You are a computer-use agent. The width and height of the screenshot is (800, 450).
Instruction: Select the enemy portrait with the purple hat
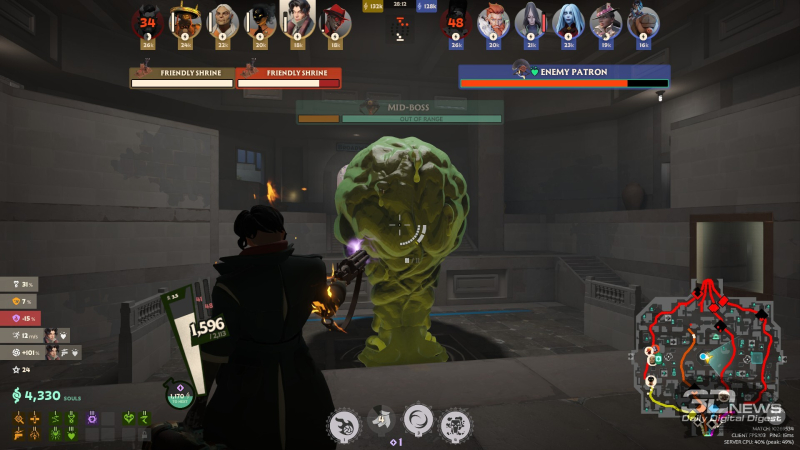pos(605,20)
